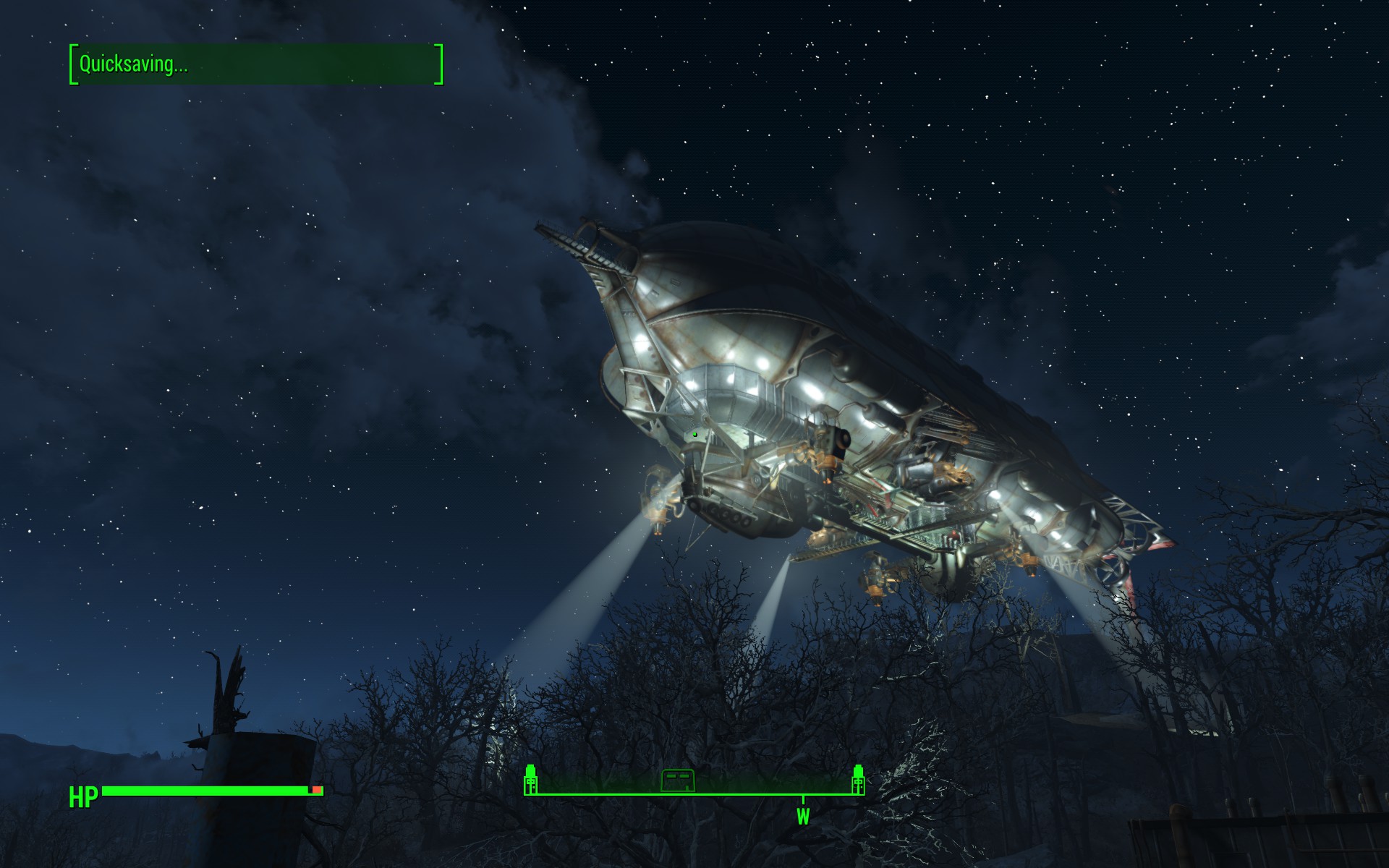Click the W direction marker on compass
Viewport: 1389px width, 868px height.
(803, 816)
